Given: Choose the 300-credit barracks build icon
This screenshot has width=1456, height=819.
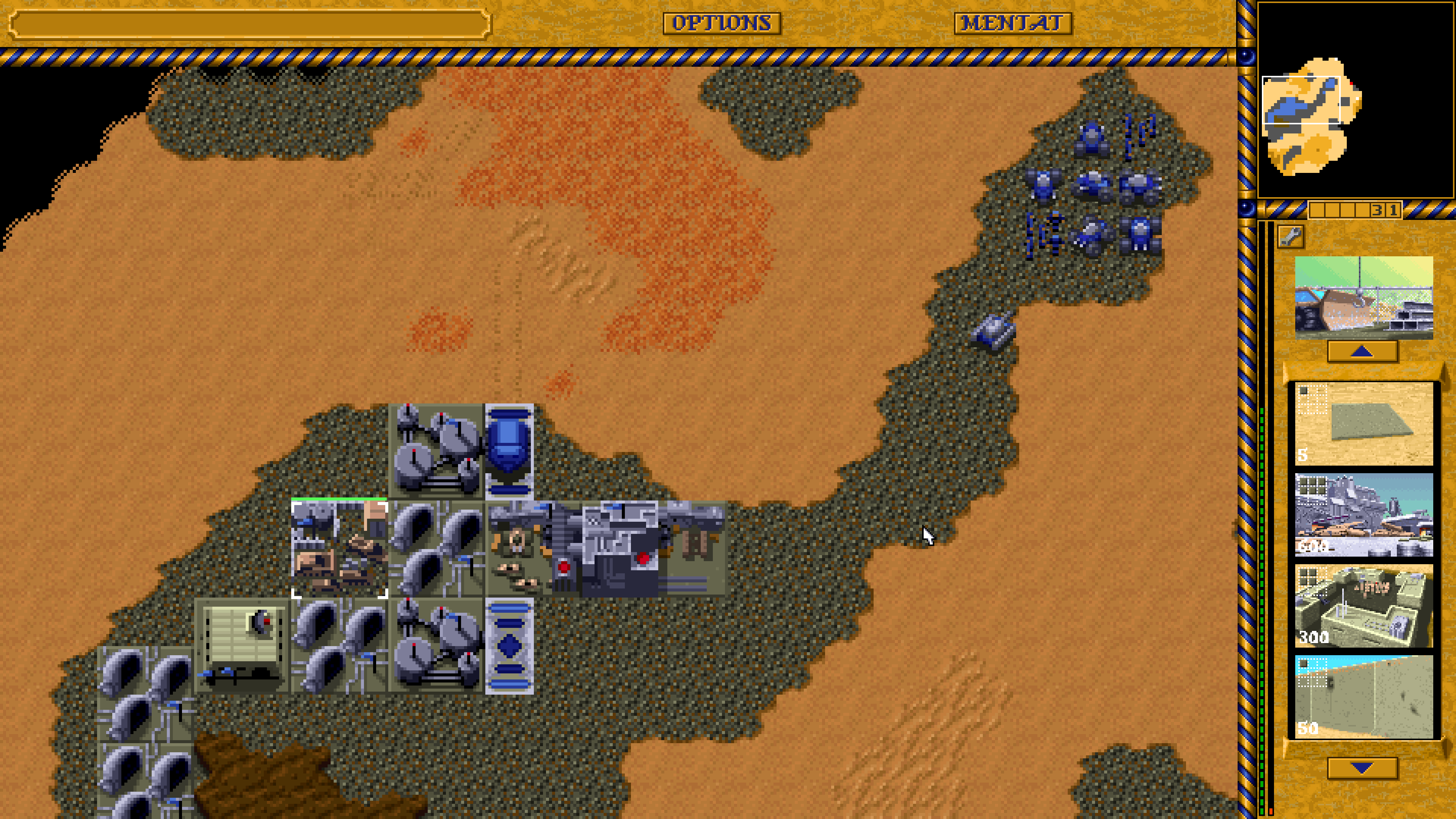Looking at the screenshot, I should pos(1363,606).
